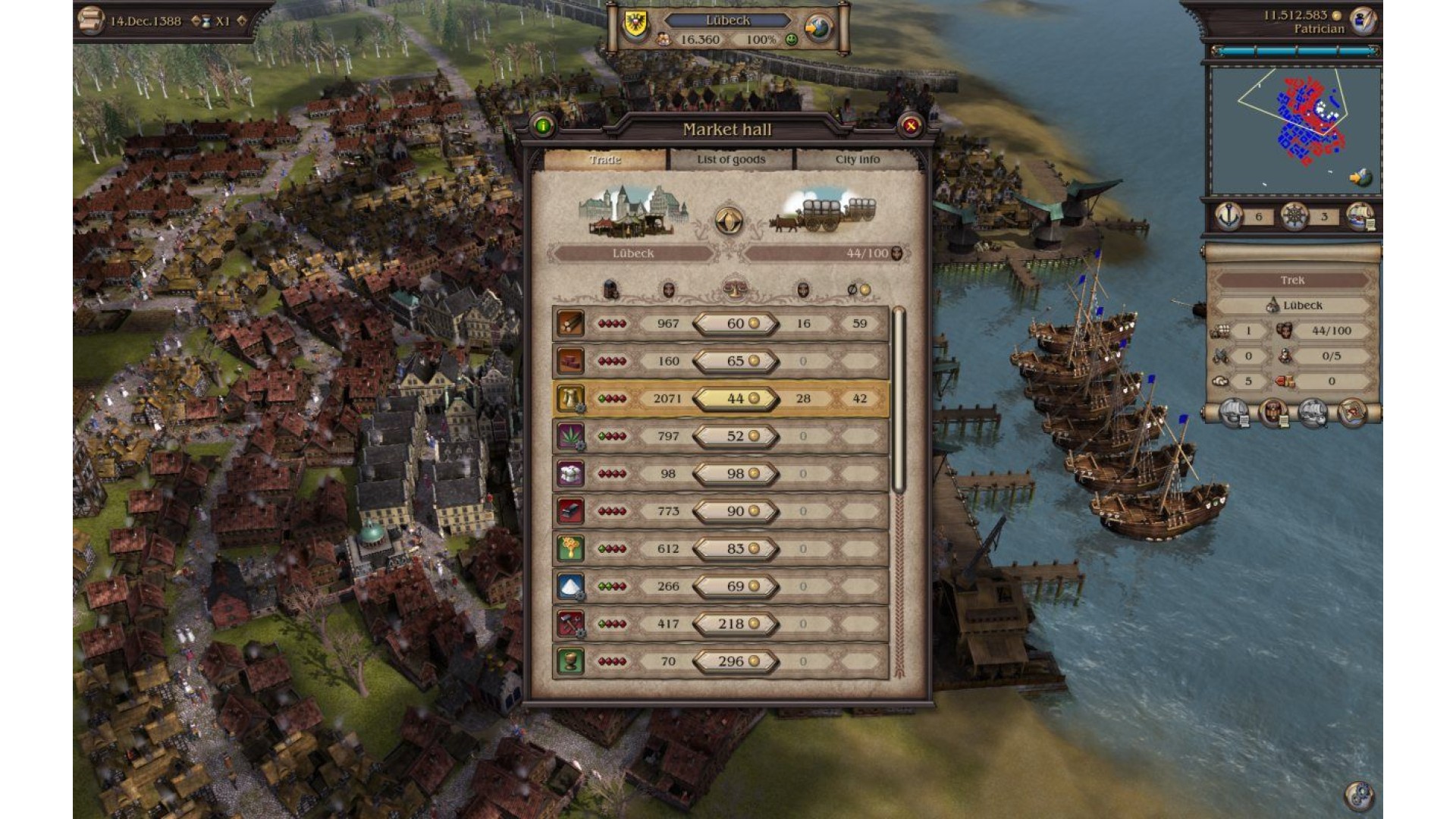
Task: Click the hemp price button showing 52
Action: tap(736, 436)
